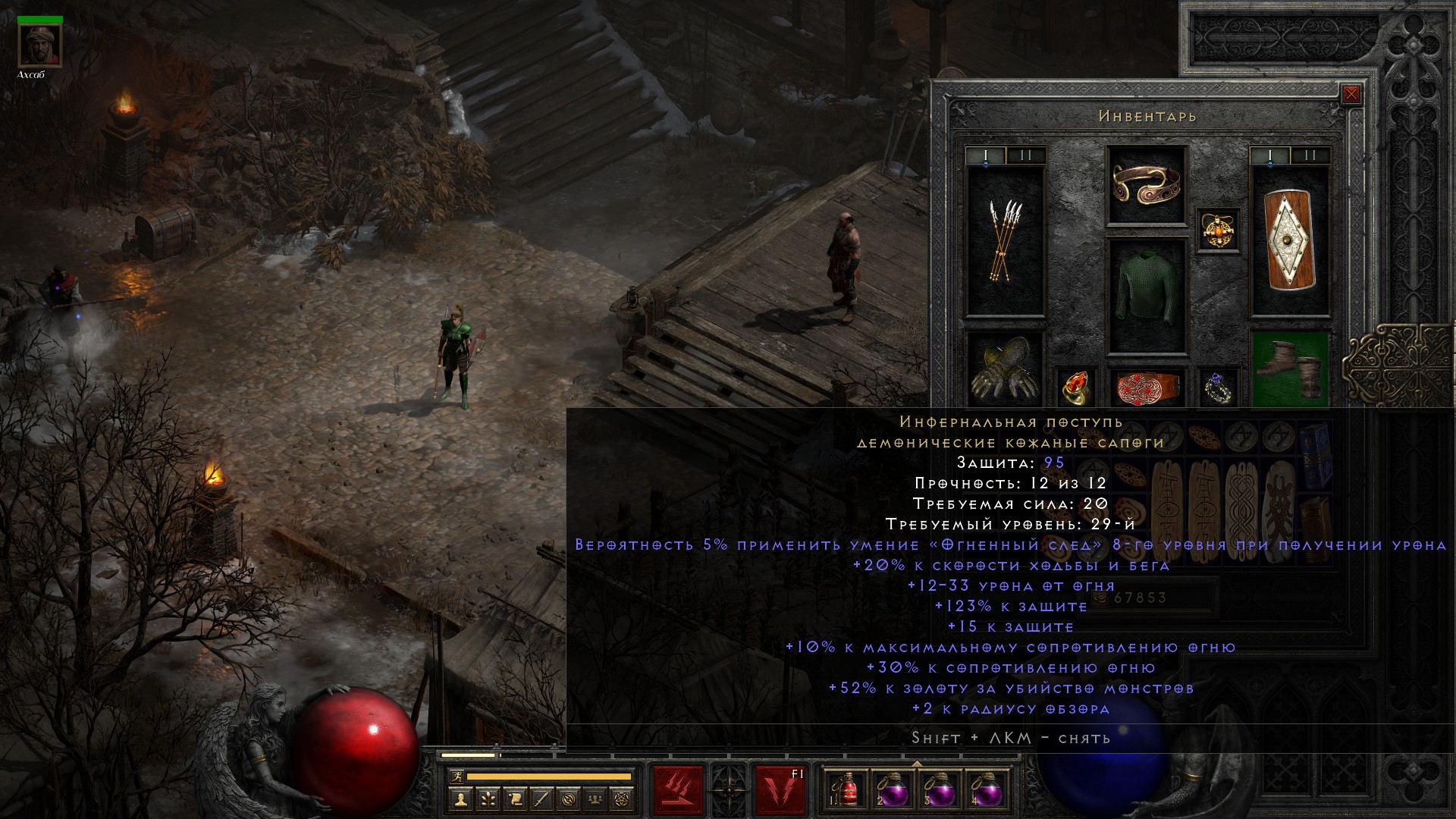The image size is (1456, 819).
Task: Use the purple potion in belt slot 2
Action: pos(893,790)
